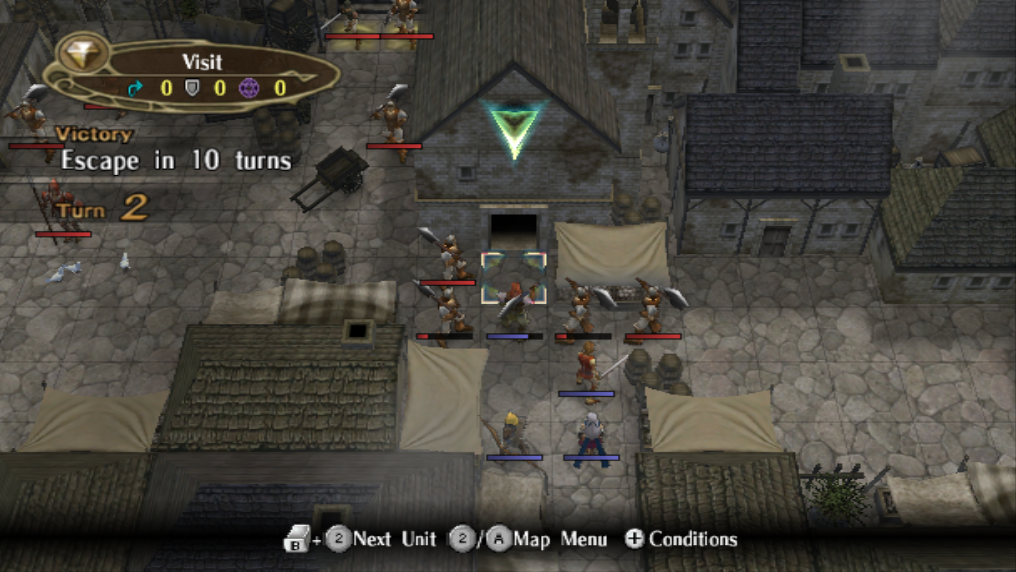Select the unit inside the square cursor
The height and width of the screenshot is (572, 1016).
coord(514,296)
